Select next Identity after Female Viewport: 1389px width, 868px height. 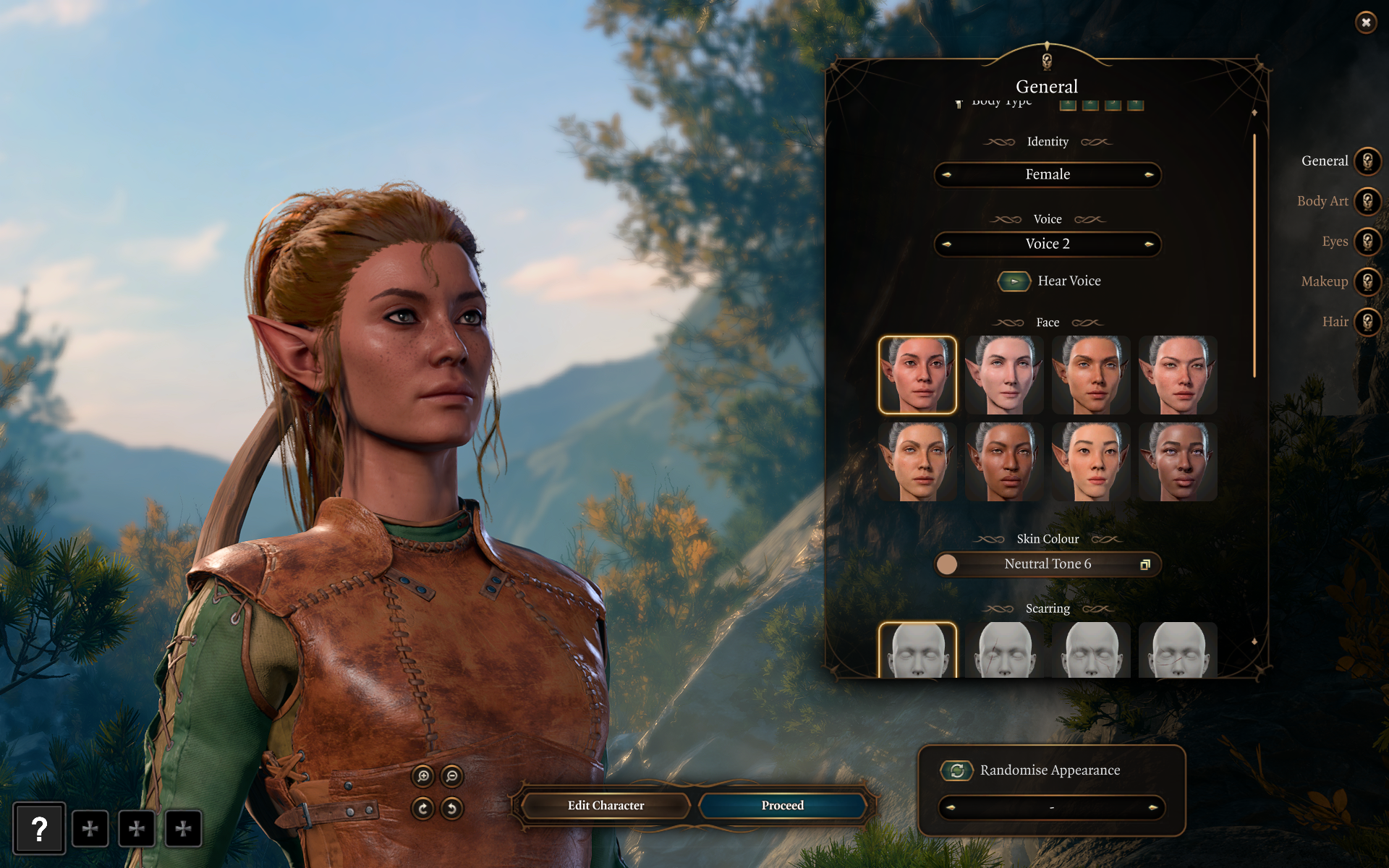pos(1148,174)
